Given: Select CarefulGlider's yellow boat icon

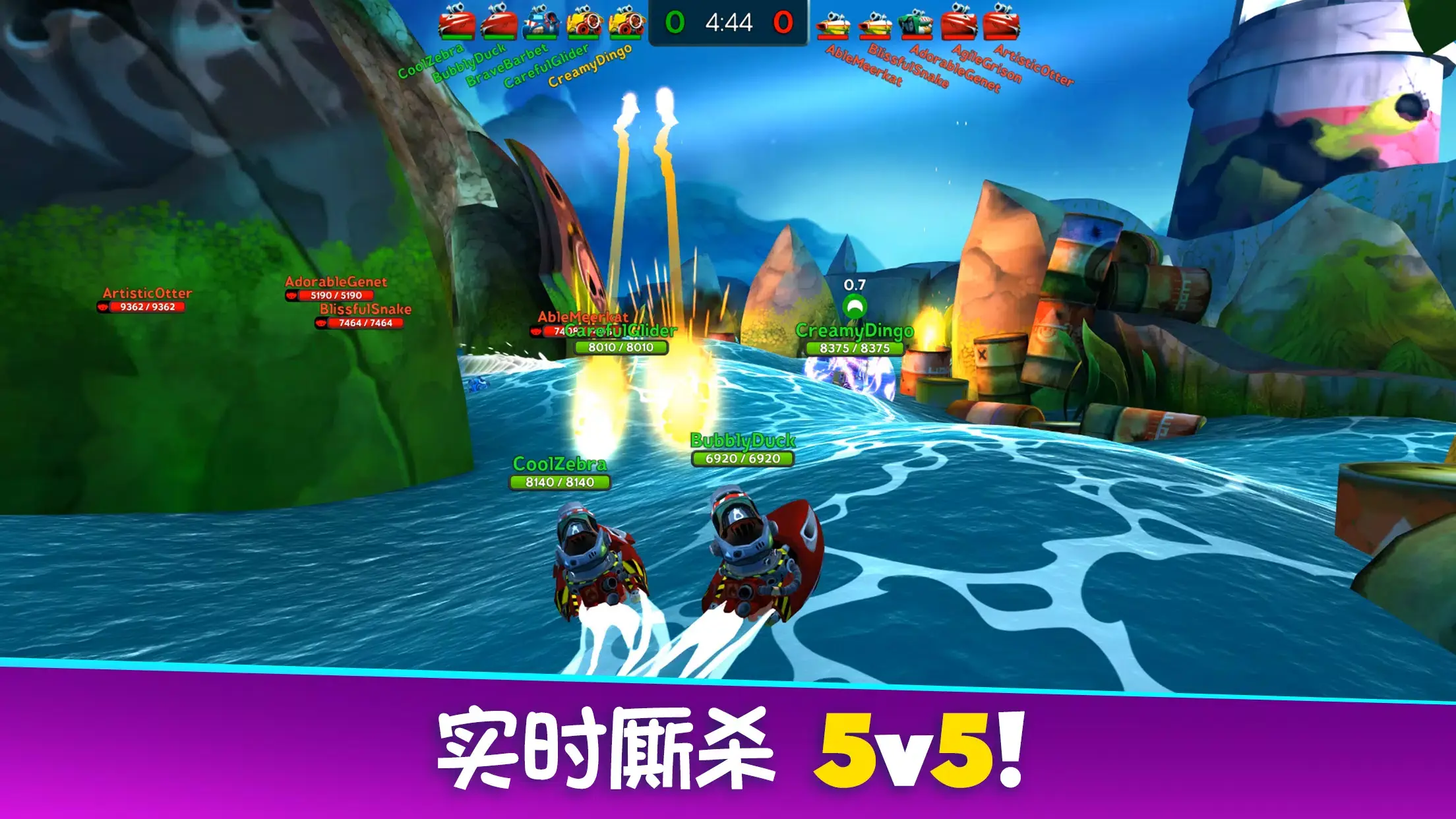Looking at the screenshot, I should coord(585,23).
